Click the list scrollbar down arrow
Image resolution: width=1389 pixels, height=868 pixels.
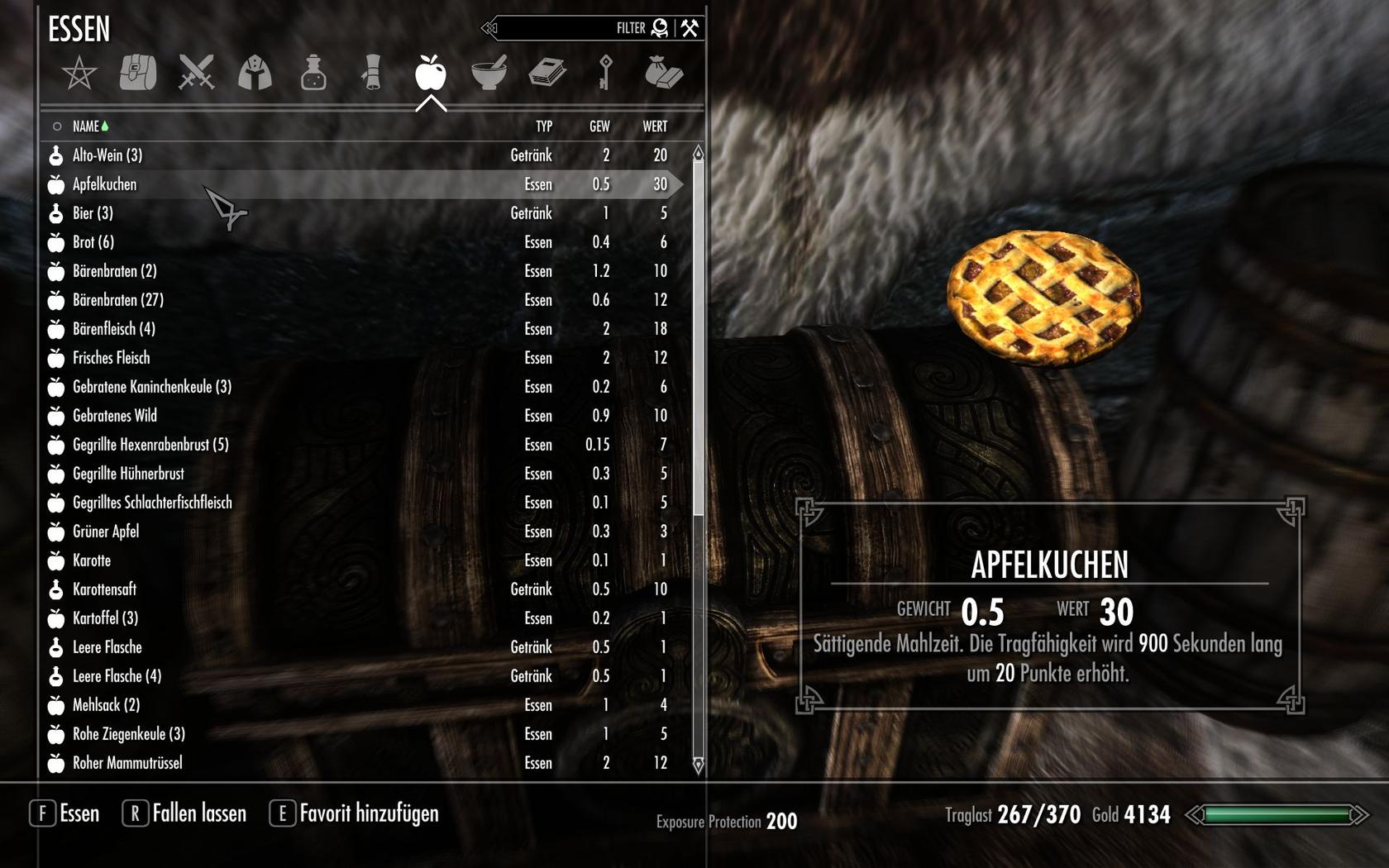(698, 765)
